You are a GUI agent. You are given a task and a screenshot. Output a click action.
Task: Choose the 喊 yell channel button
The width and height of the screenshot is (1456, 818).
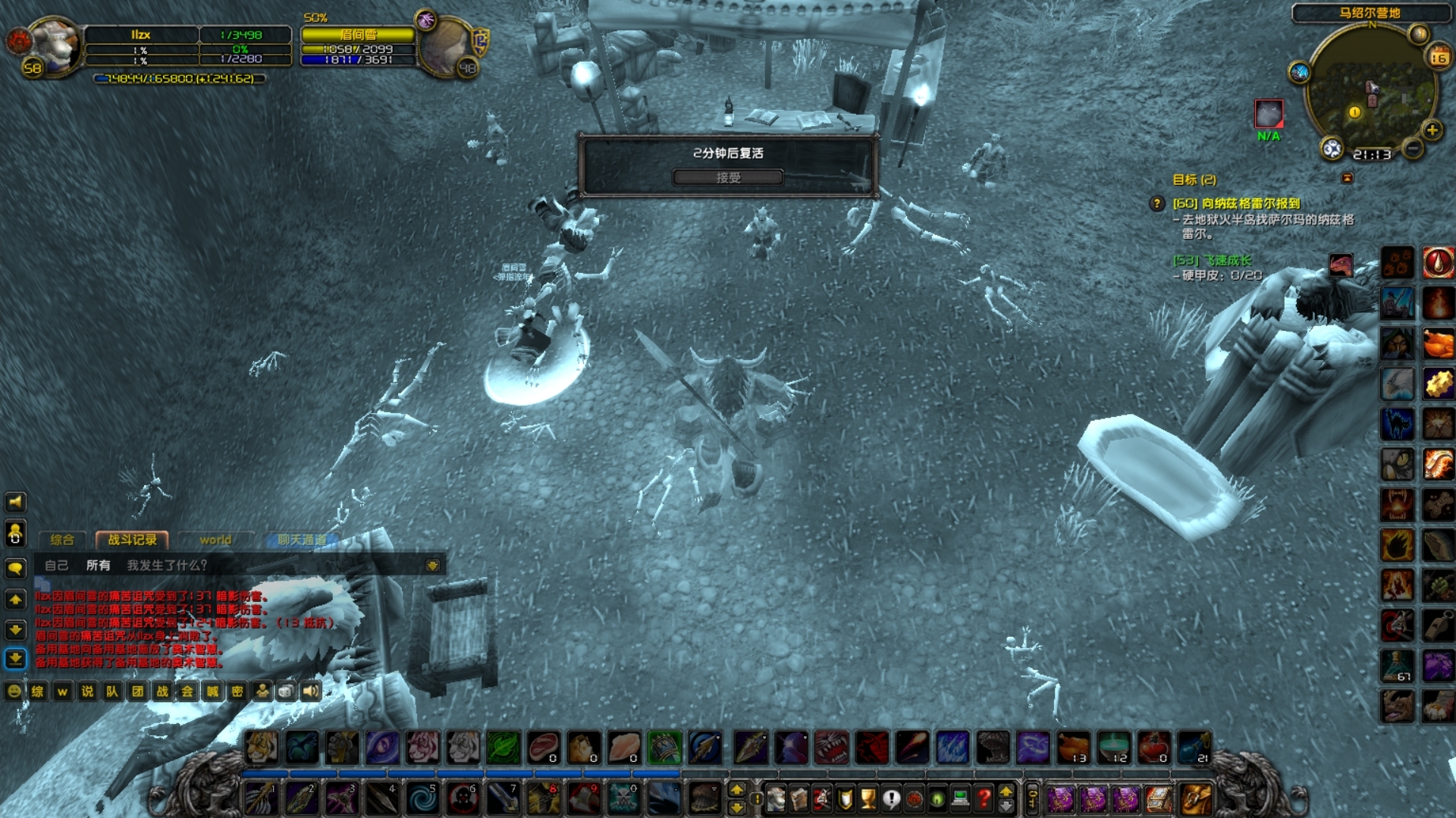click(x=212, y=691)
